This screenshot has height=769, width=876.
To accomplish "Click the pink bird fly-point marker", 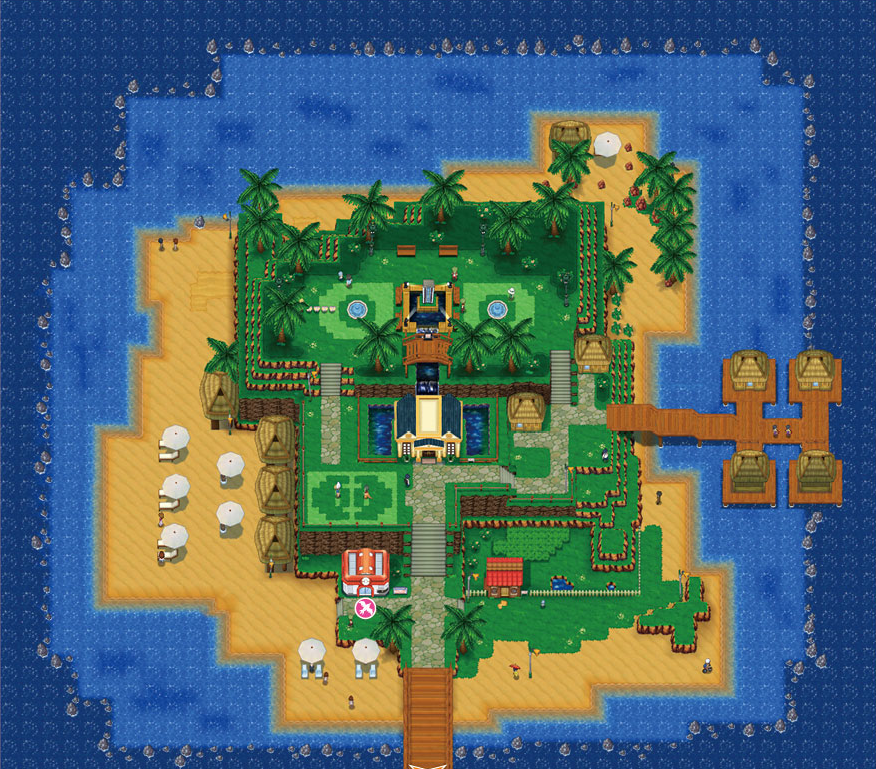I will coord(365,607).
